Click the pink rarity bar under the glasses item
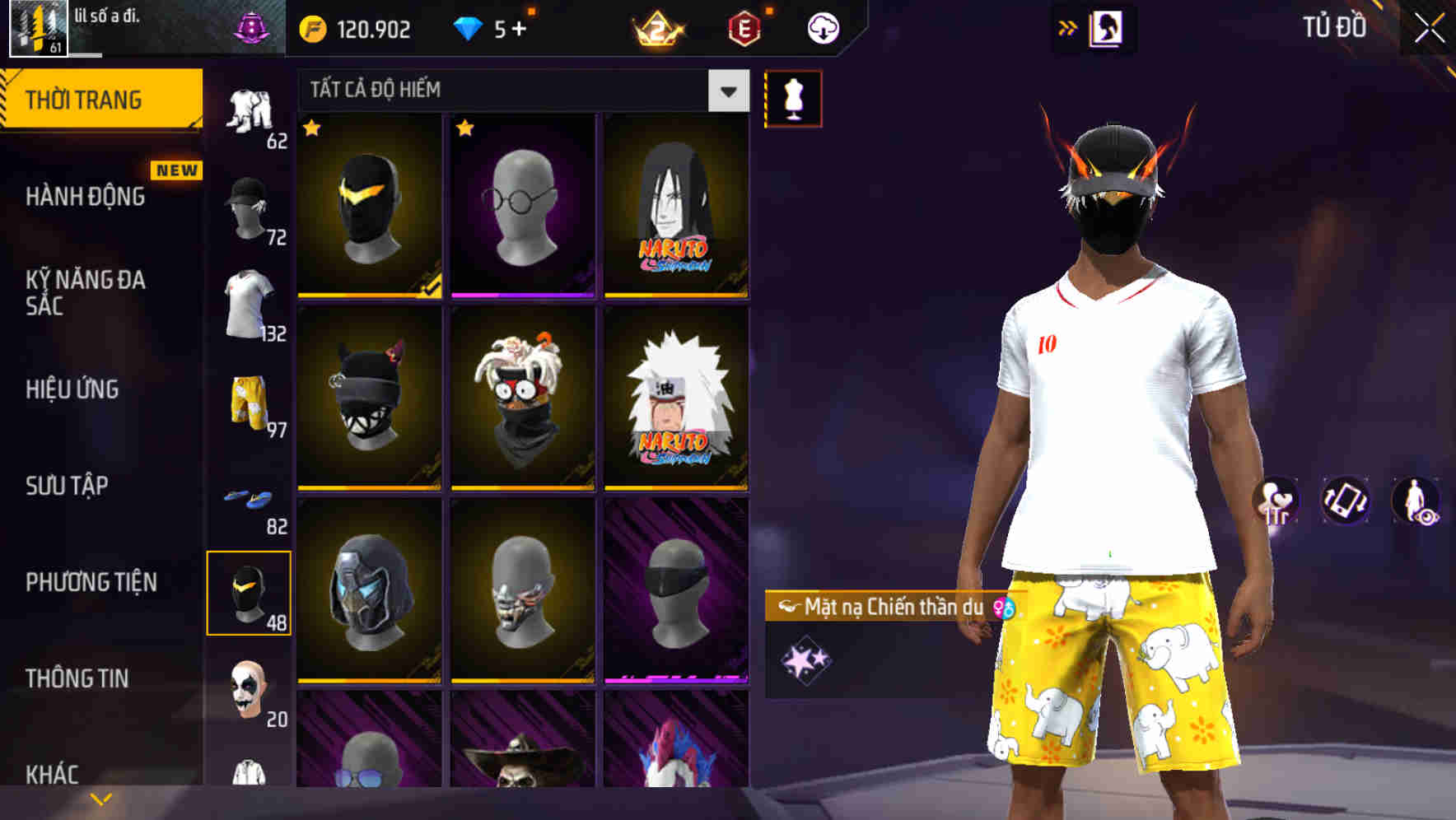This screenshot has width=1456, height=820. [x=523, y=295]
